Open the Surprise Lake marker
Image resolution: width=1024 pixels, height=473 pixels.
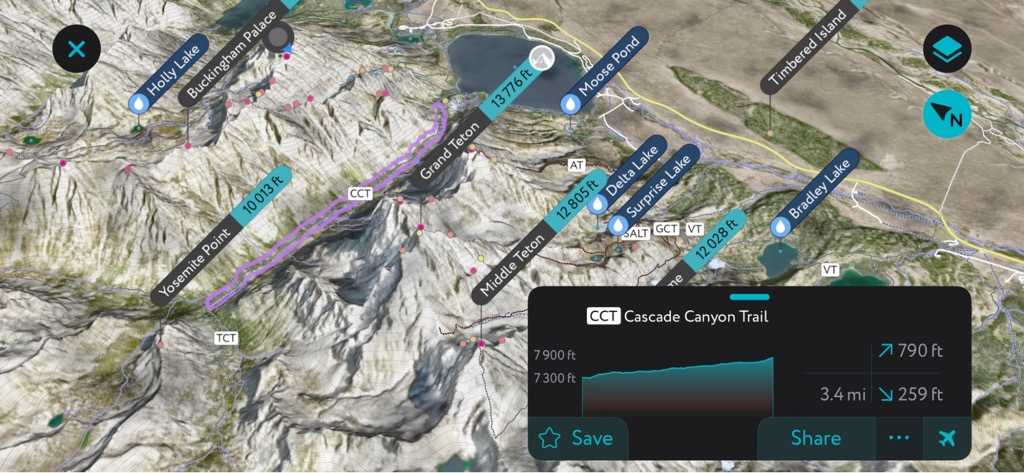654,190
